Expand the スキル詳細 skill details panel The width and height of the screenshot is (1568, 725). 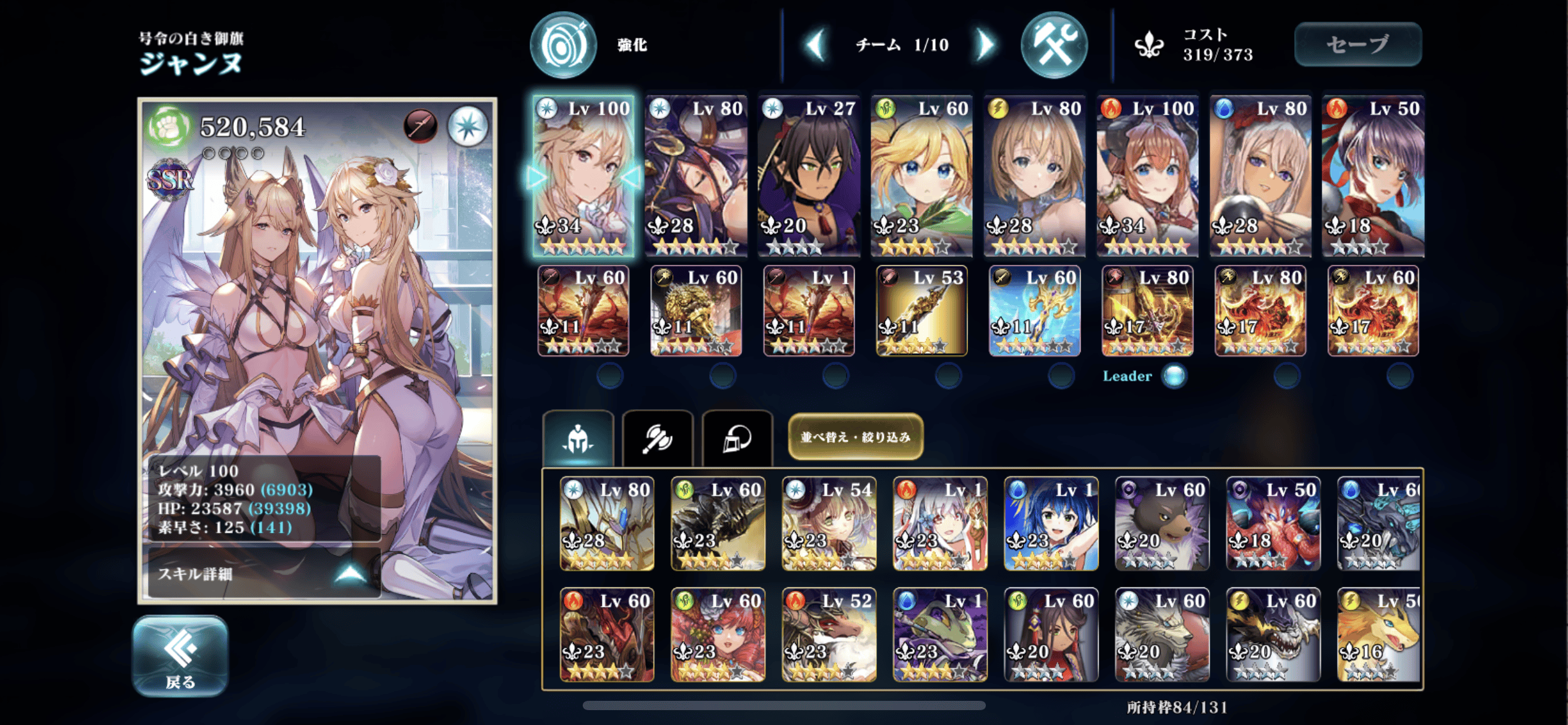(264, 573)
